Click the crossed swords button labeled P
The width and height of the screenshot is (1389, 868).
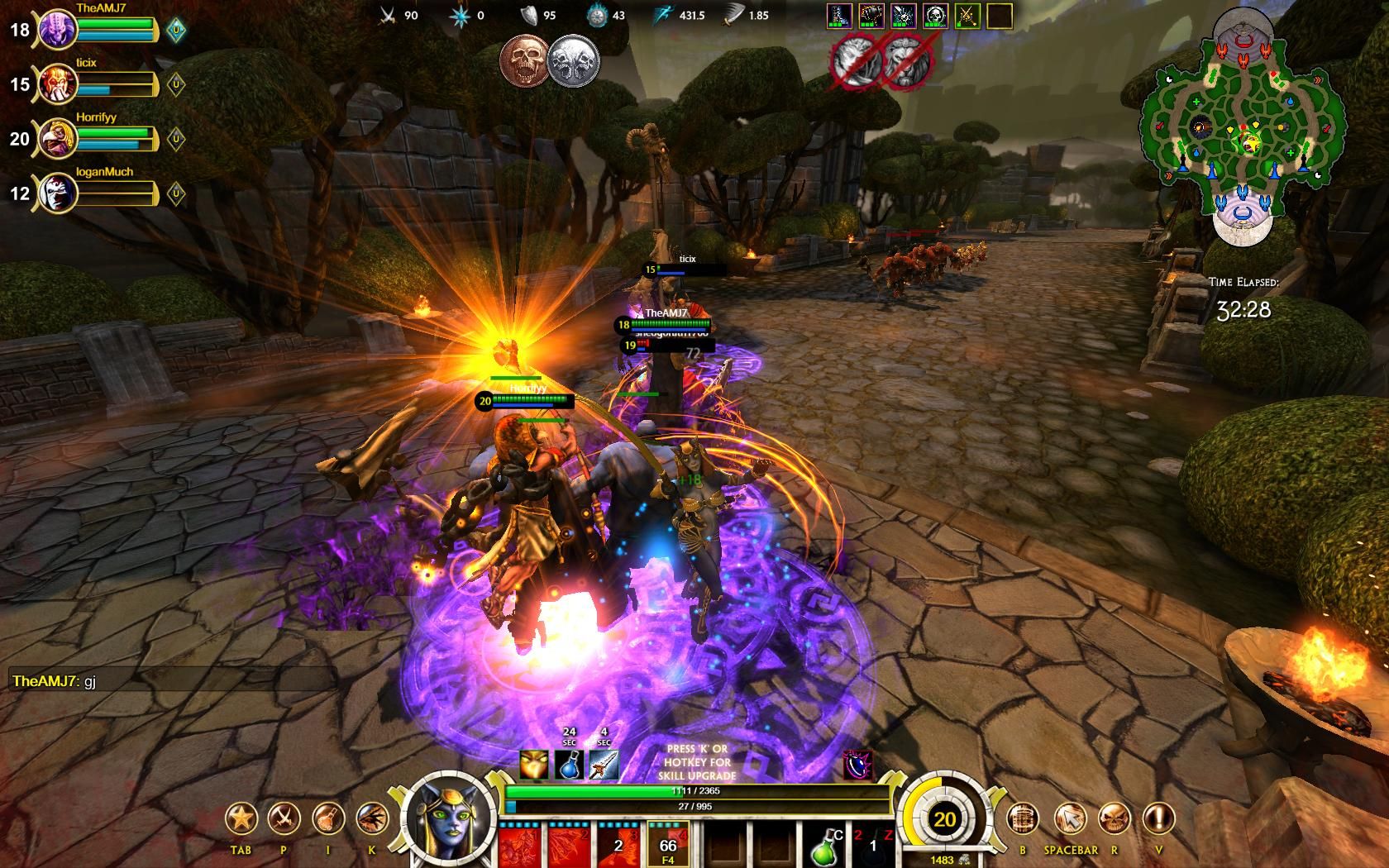pos(284,818)
